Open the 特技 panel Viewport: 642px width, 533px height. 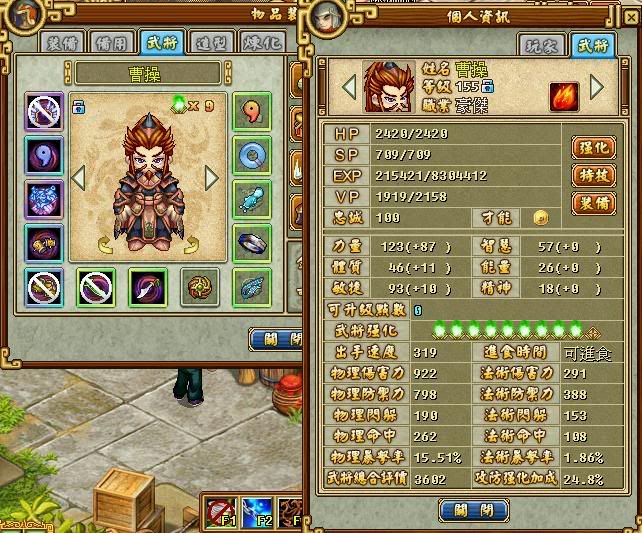pos(593,175)
